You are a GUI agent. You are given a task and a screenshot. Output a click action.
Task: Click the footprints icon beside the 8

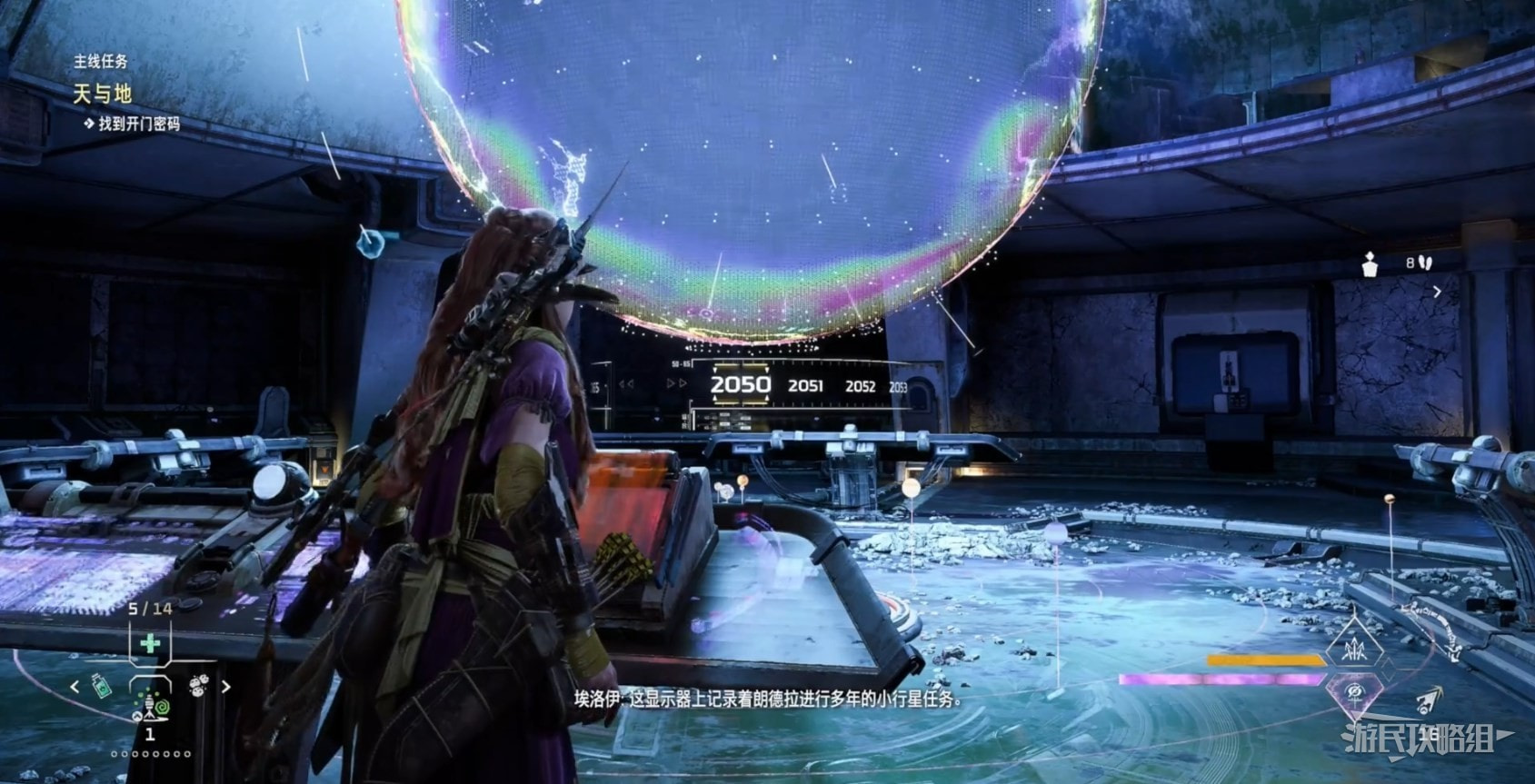pos(1424,263)
